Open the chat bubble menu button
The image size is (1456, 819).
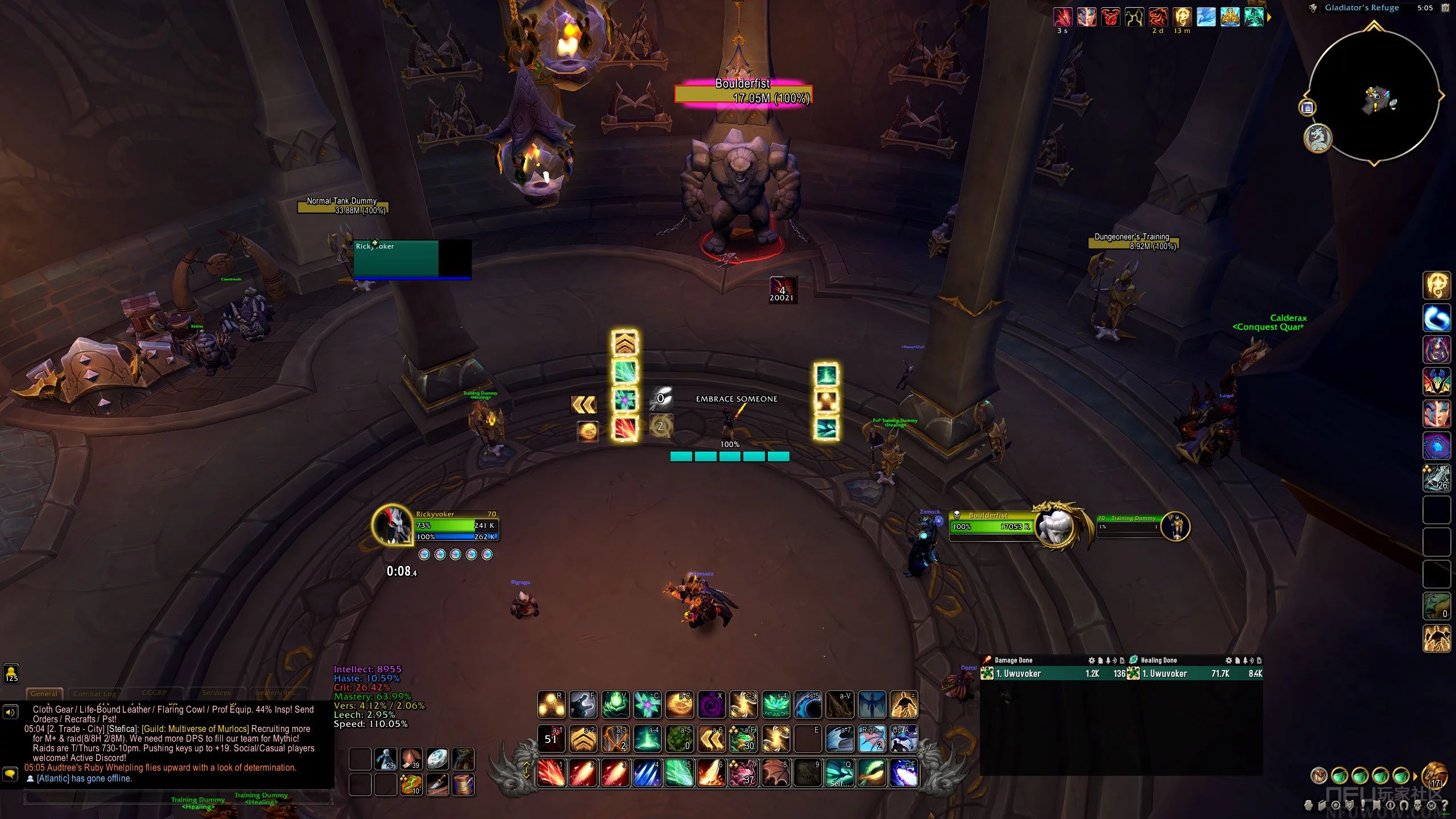pyautogui.click(x=10, y=774)
